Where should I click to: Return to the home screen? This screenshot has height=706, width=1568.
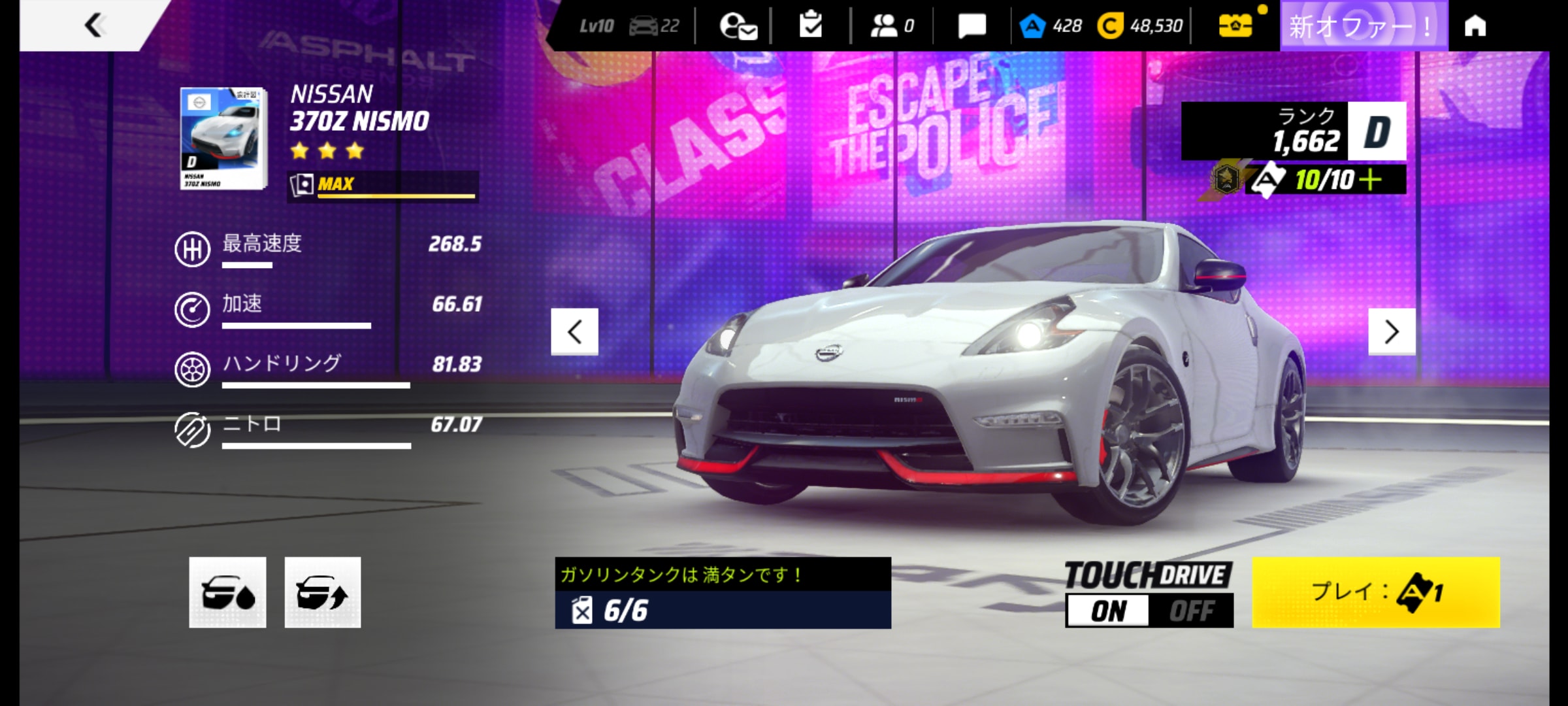pos(1475,26)
